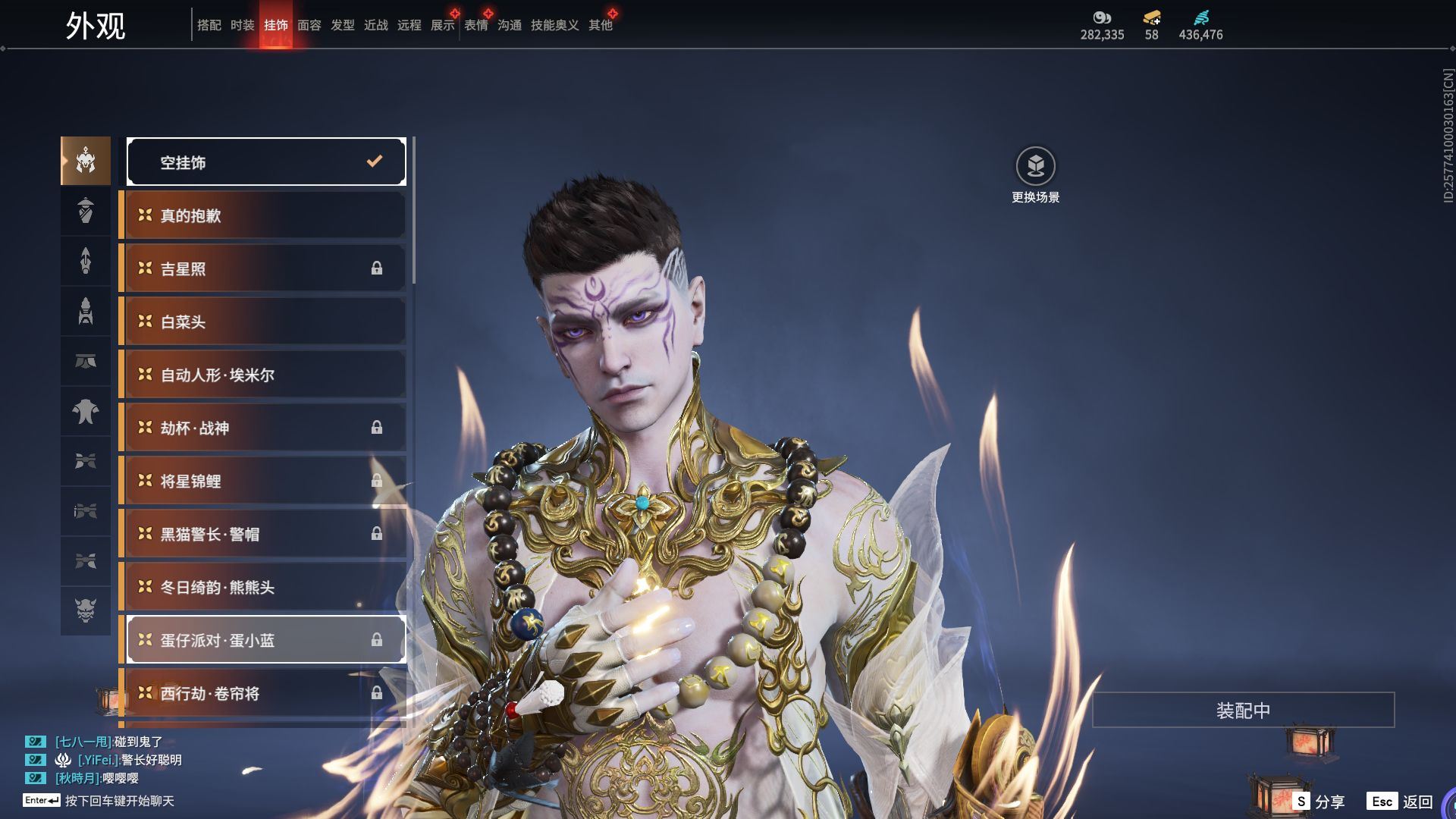Open the 技能奥义 tab
This screenshot has width=1456, height=819.
pyautogui.click(x=554, y=25)
